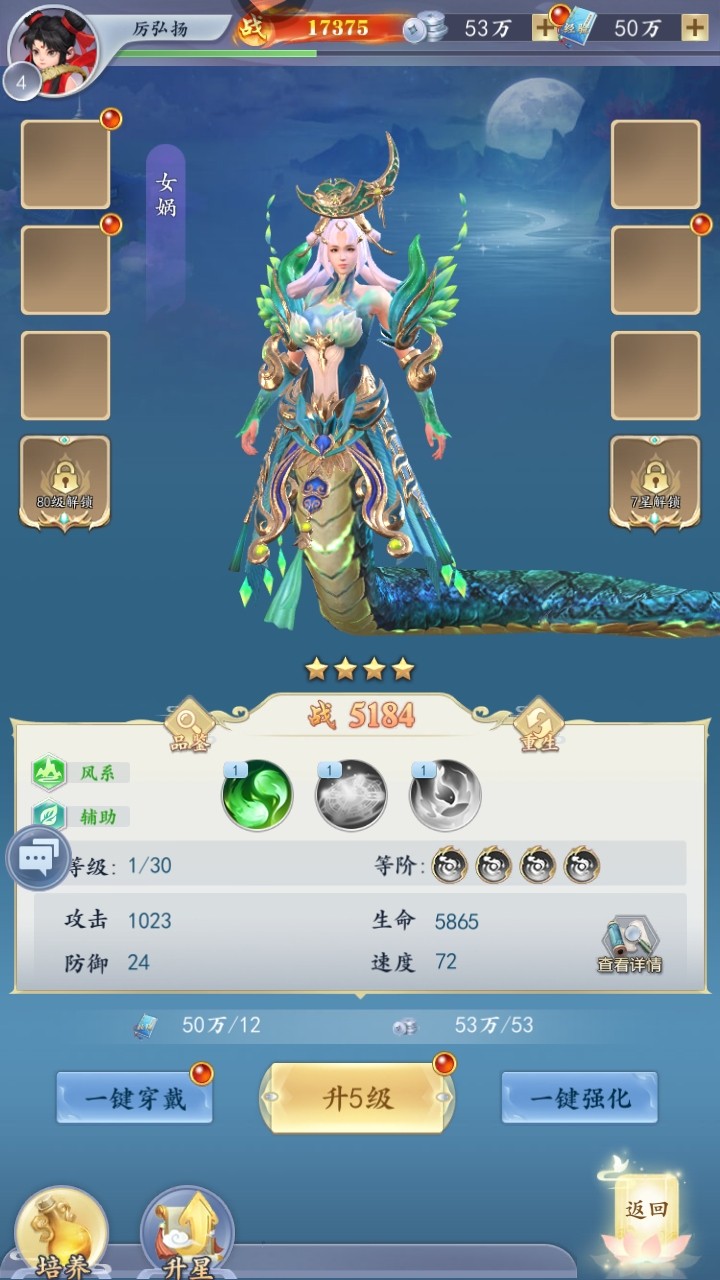Activate the 一键强化 enhance button
Screen dimensions: 720x1280
[x=580, y=1098]
